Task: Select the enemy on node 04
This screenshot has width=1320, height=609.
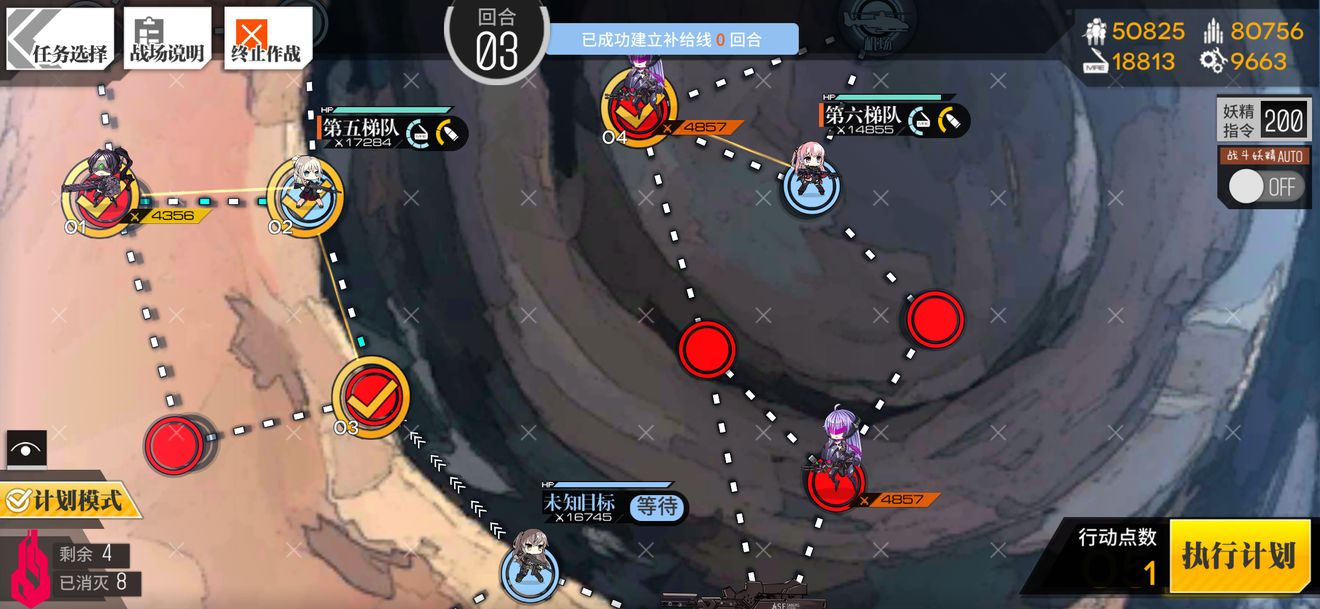Action: [x=638, y=103]
